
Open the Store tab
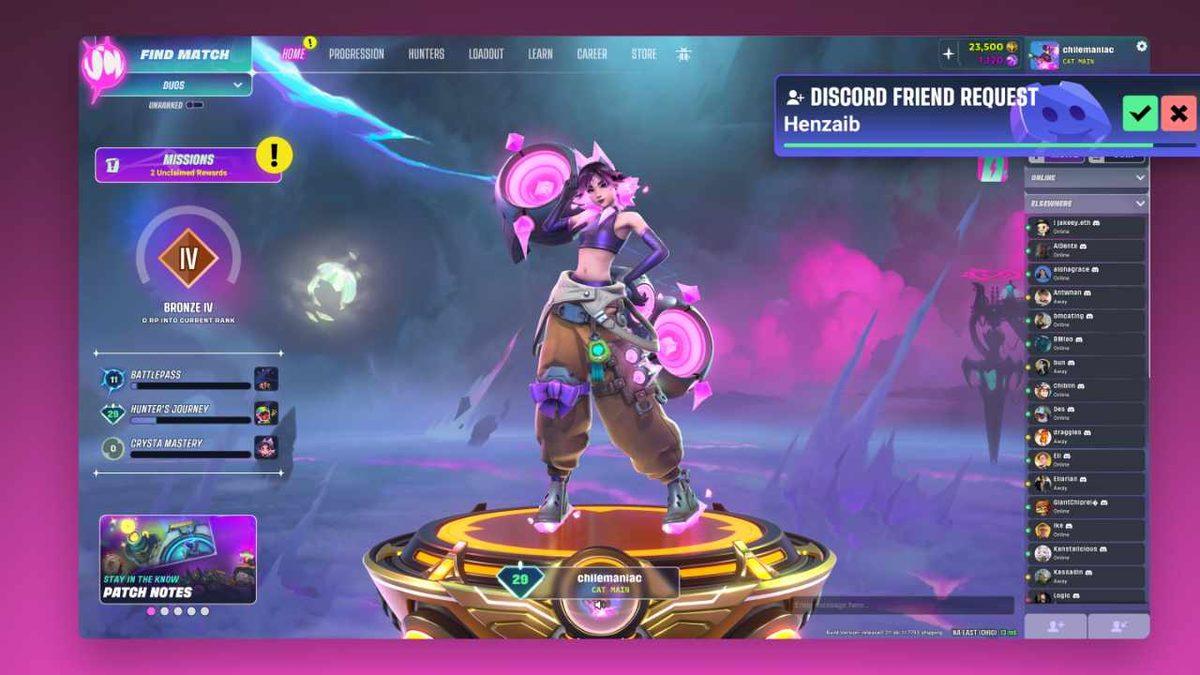pyautogui.click(x=644, y=54)
